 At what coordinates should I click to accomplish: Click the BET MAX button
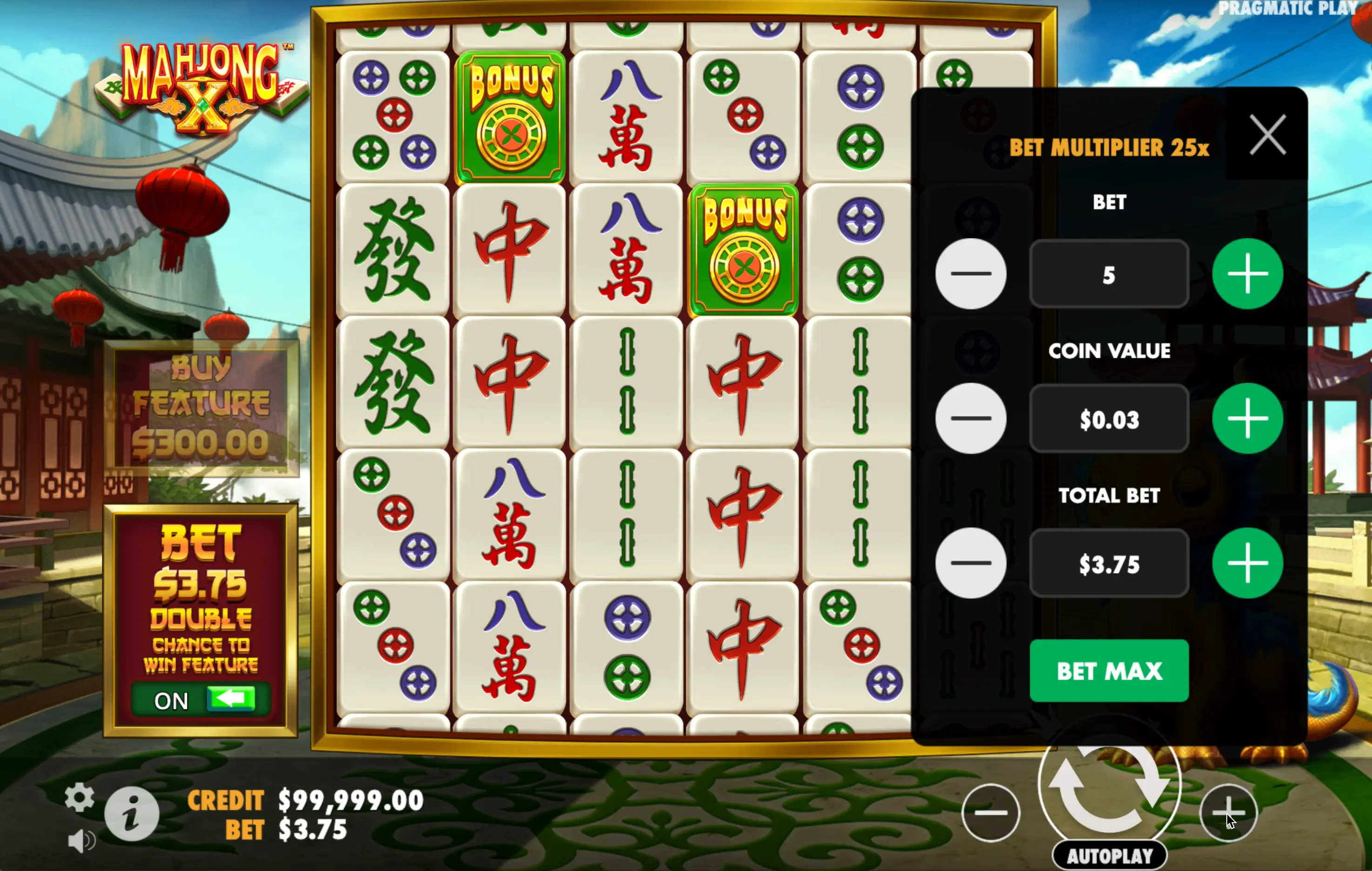tap(1109, 670)
